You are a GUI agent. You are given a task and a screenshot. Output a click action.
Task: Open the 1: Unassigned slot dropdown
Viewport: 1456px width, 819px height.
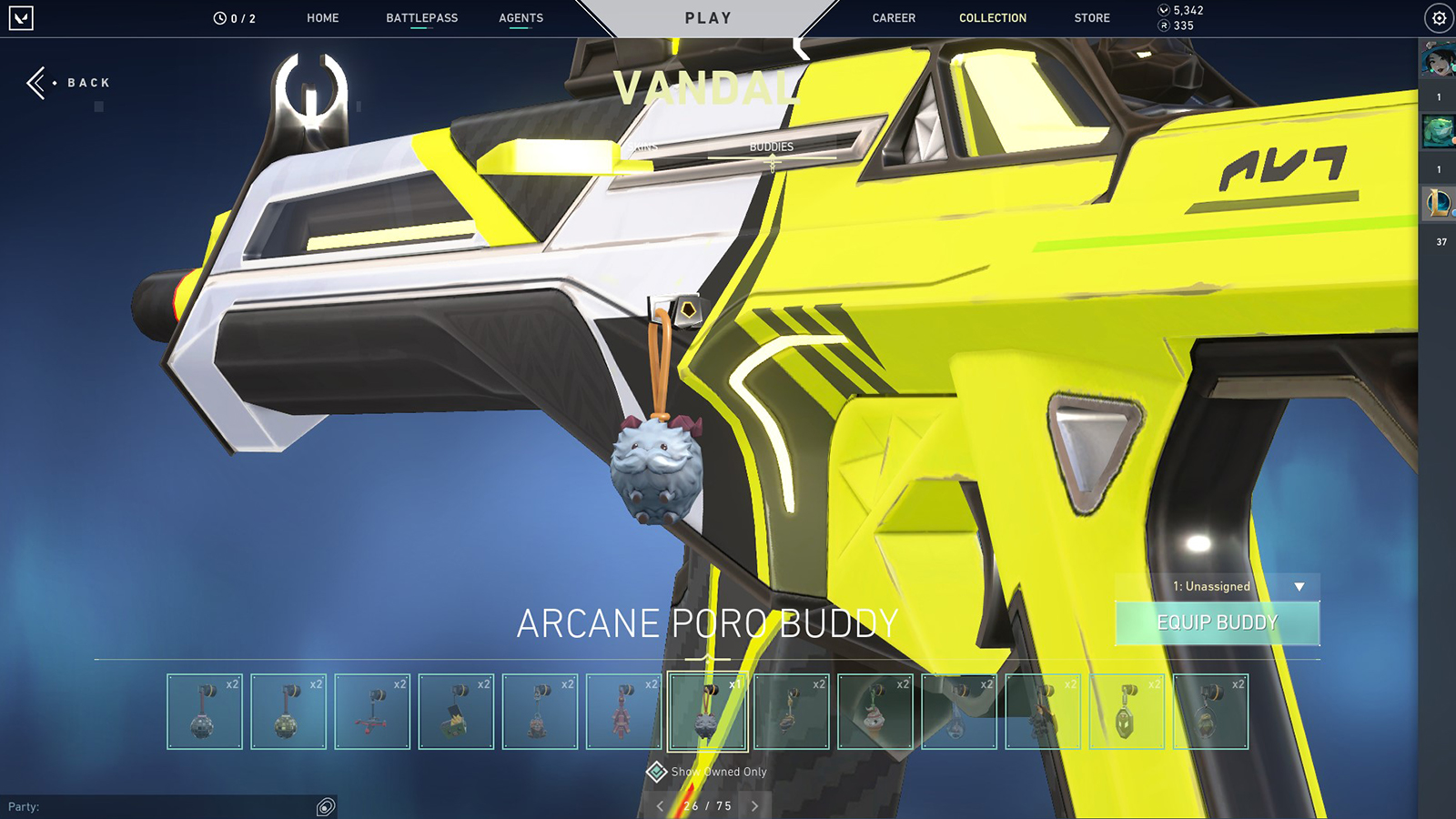[1217, 587]
